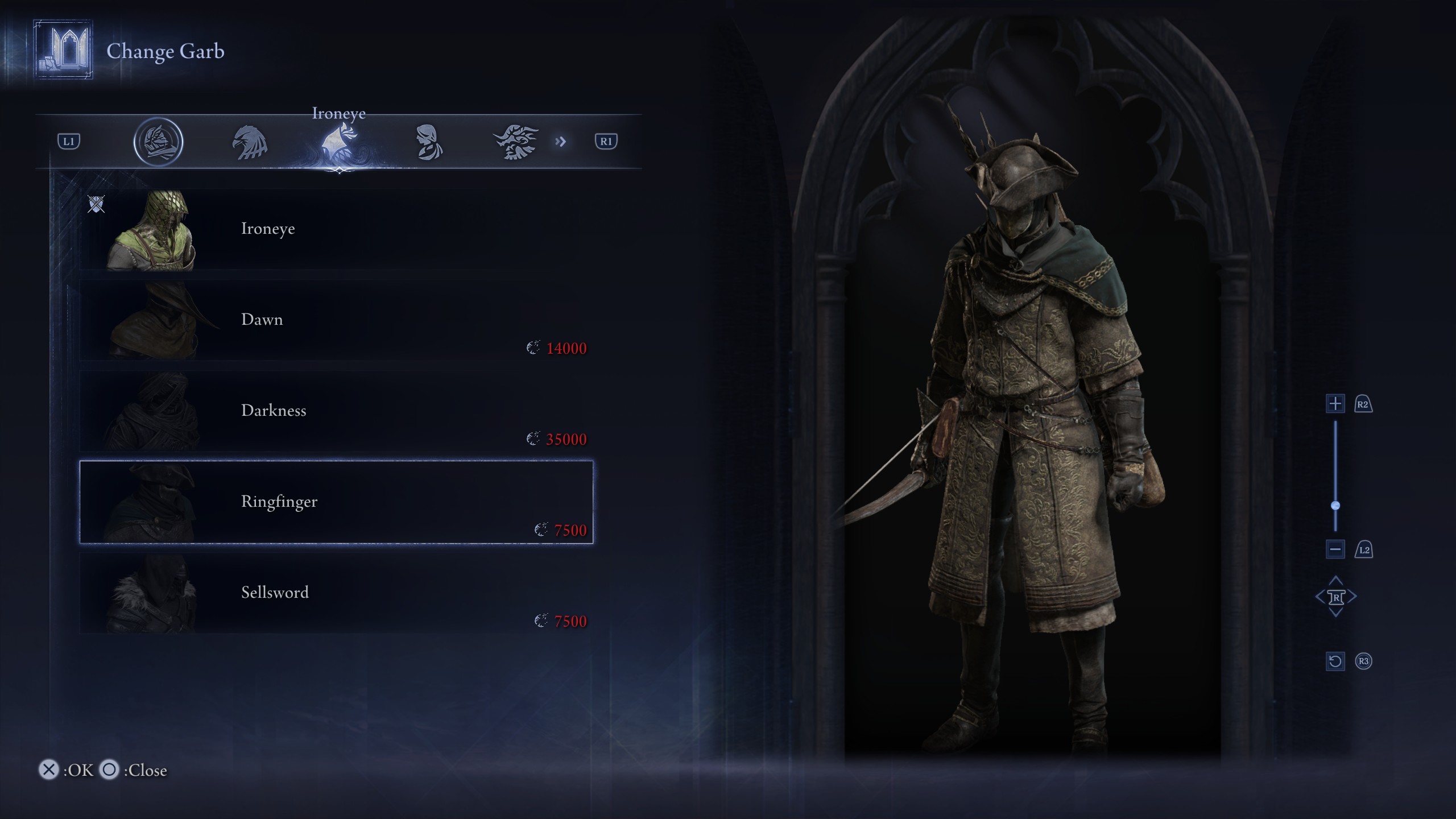Choose the Dawn garb for 14000
1456x819 pixels.
point(336,320)
